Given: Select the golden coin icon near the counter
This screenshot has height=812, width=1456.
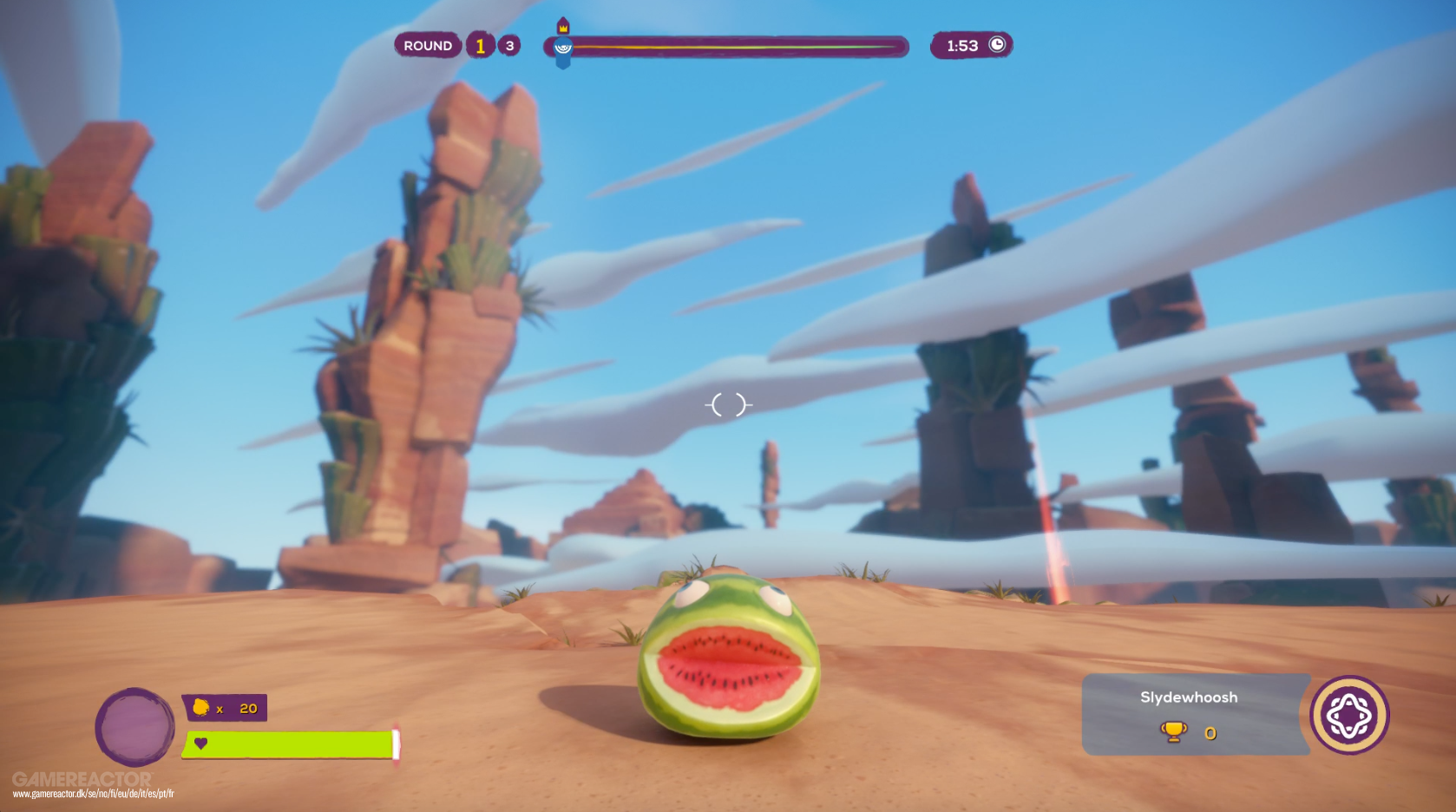Looking at the screenshot, I should (x=201, y=708).
